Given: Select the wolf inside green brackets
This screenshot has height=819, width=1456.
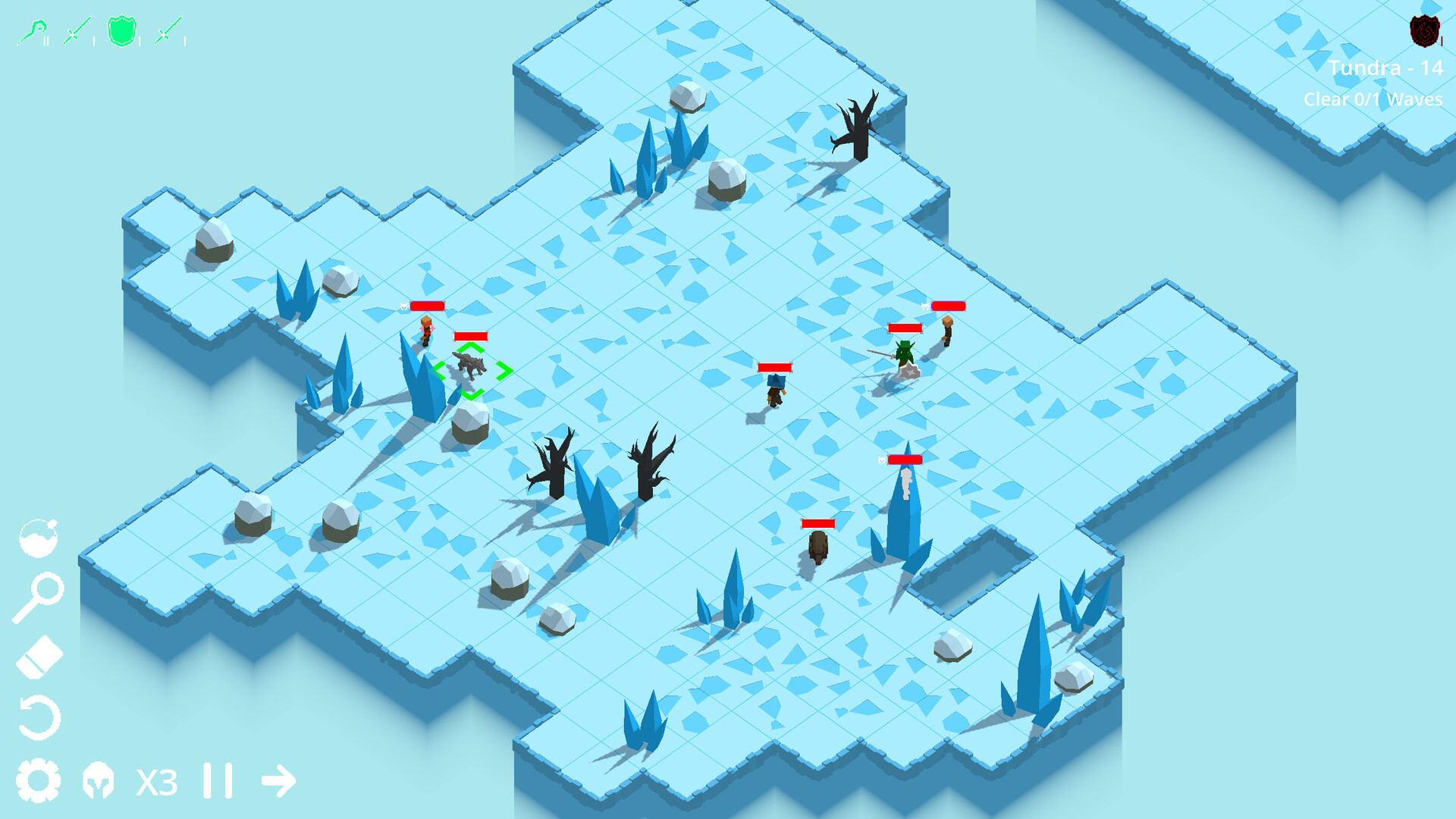Looking at the screenshot, I should [x=470, y=366].
